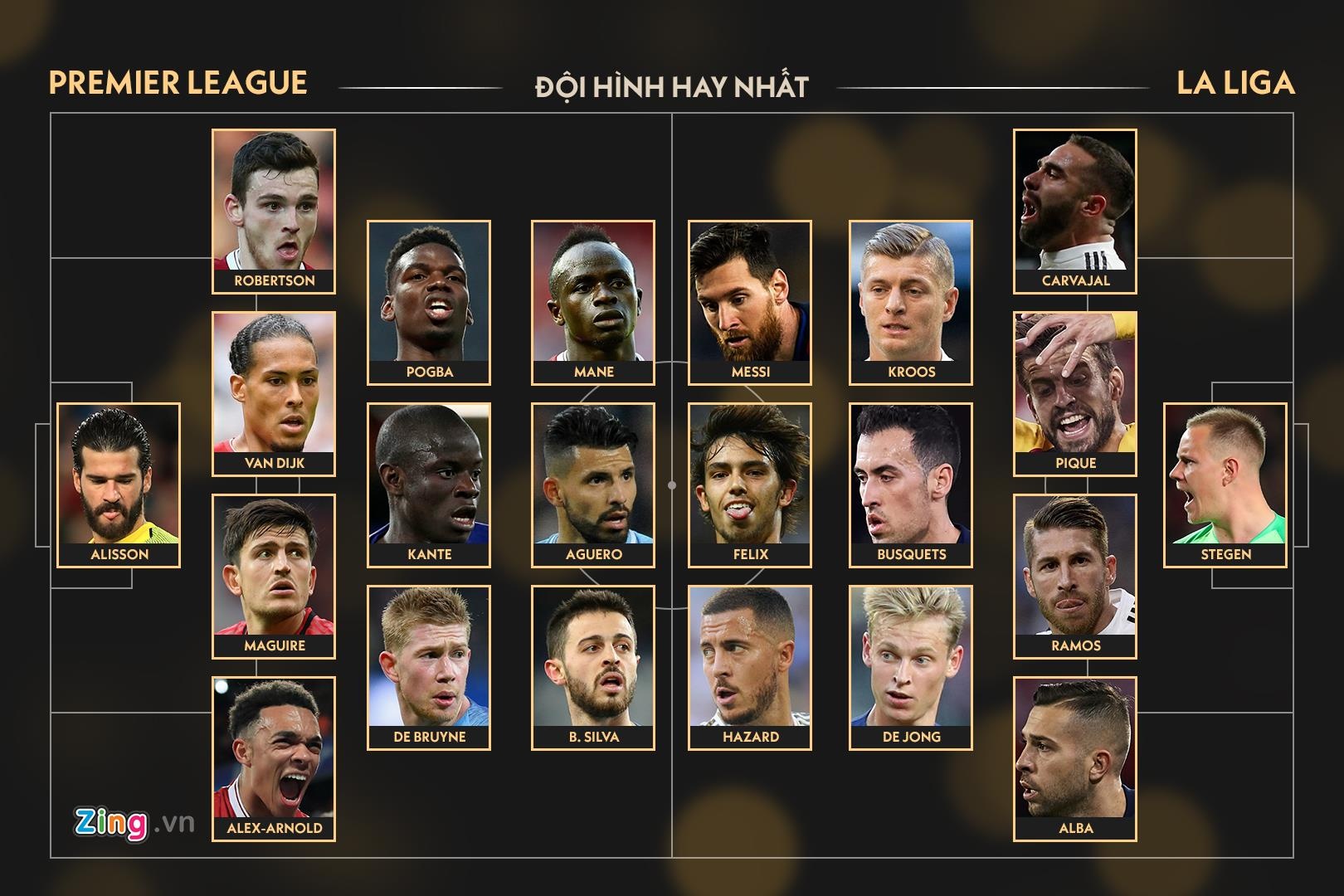Screen dimensions: 1344x896
Task: Choose the Kroos midfielder card
Action: (x=911, y=302)
